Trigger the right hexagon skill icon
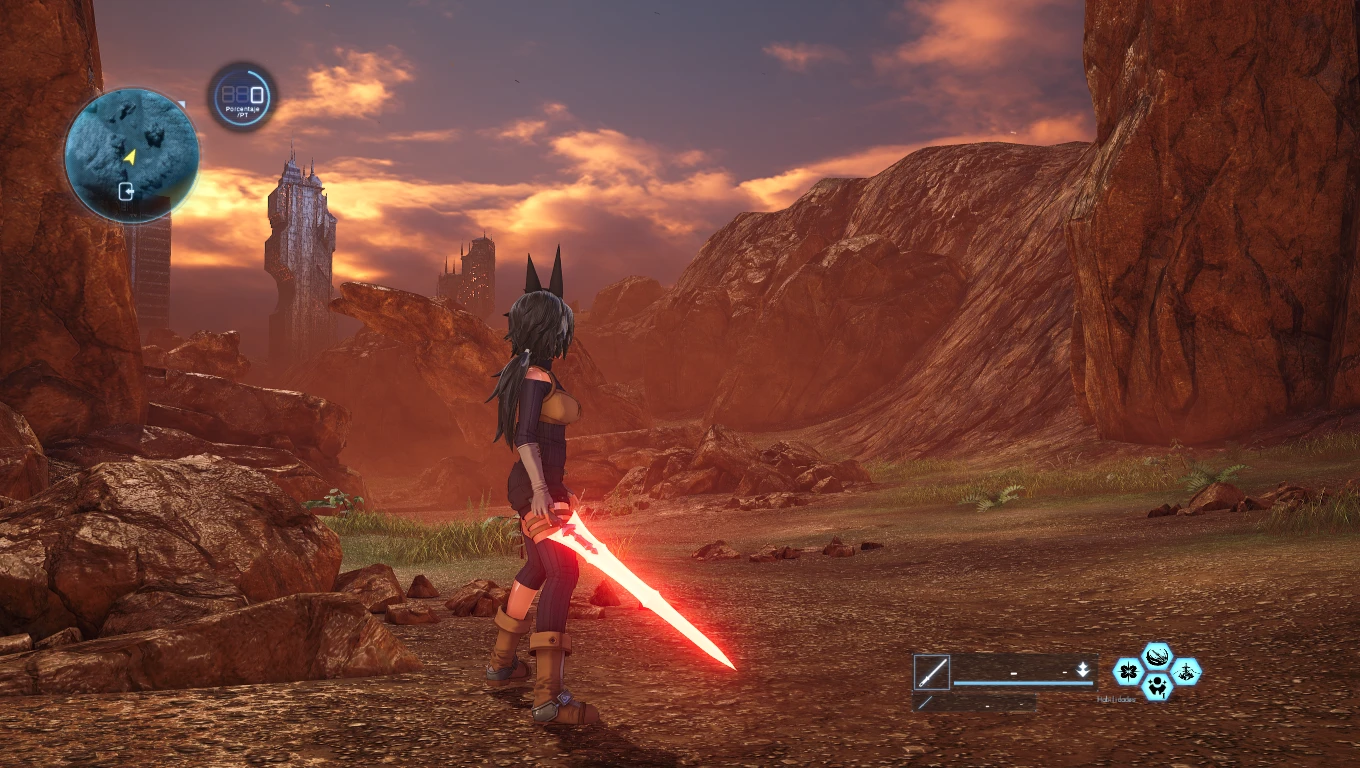This screenshot has width=1360, height=768. pyautogui.click(x=1187, y=671)
